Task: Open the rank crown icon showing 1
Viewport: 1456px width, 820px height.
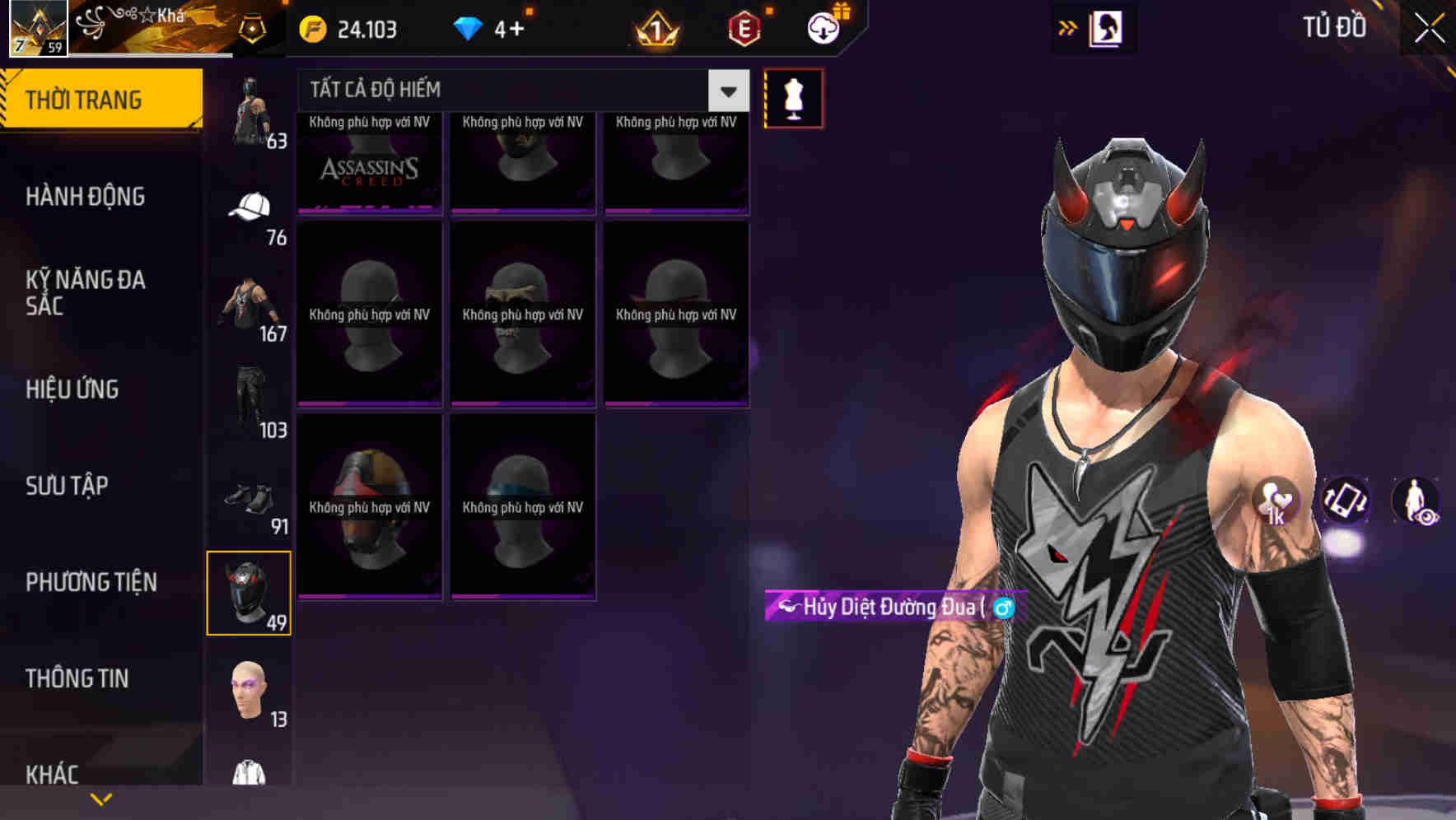Action: click(x=653, y=28)
